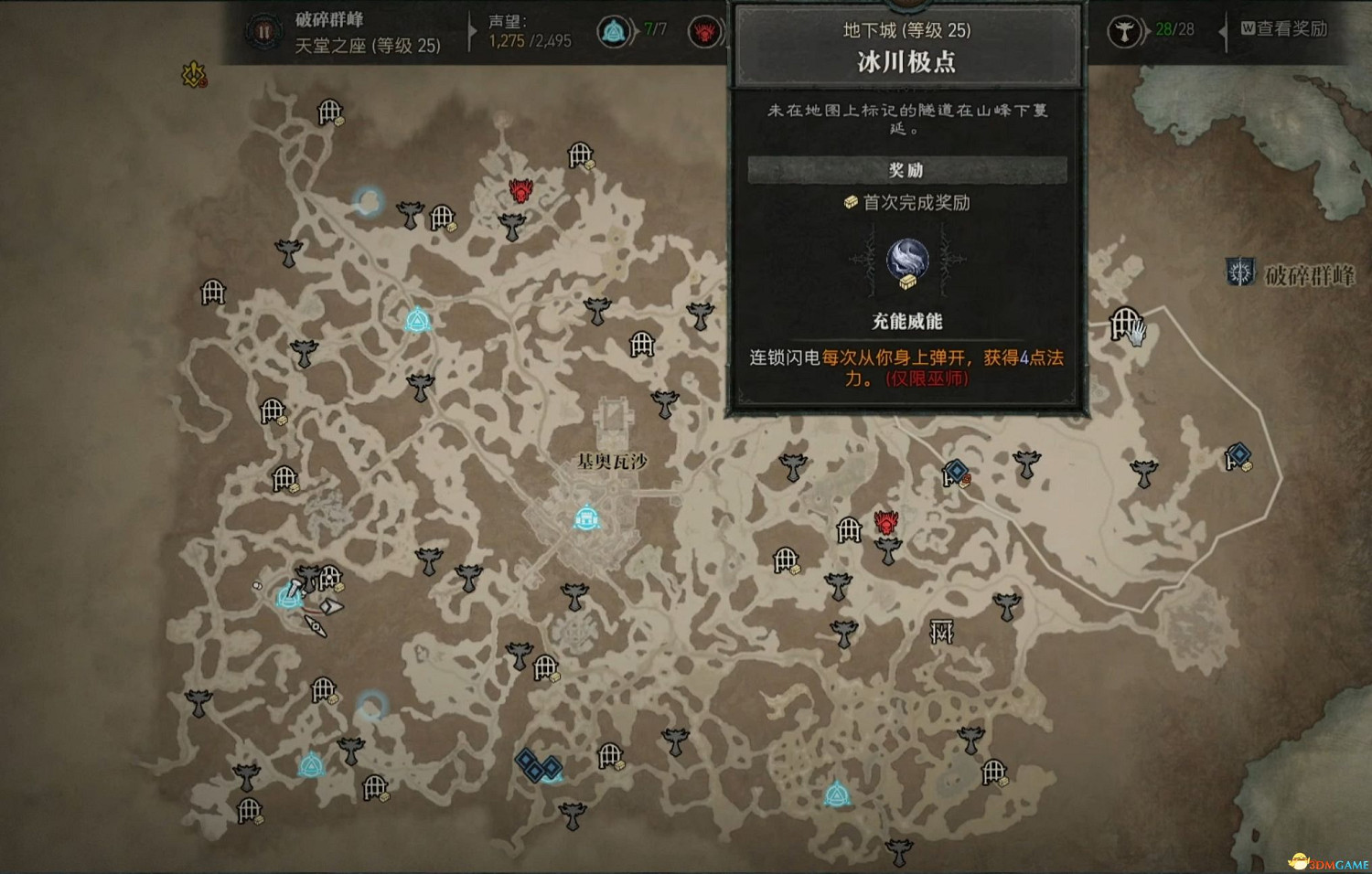Click the 破碎群峰 region emblem on the right edge

pyautogui.click(x=1238, y=269)
